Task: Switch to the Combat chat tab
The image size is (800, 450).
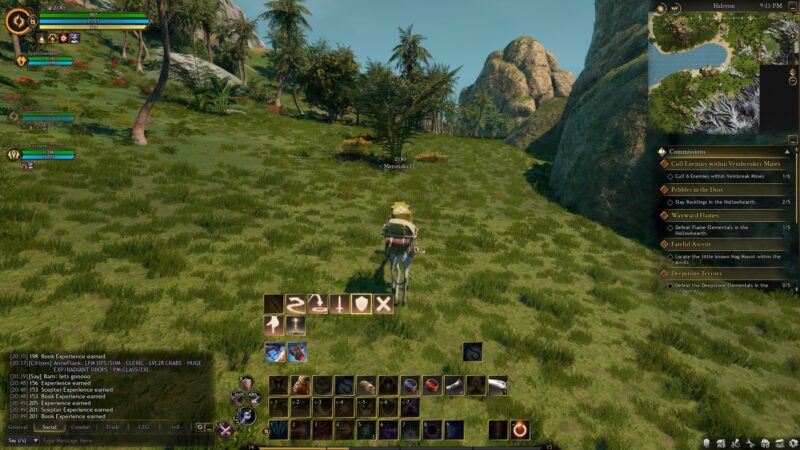Action: coord(80,427)
